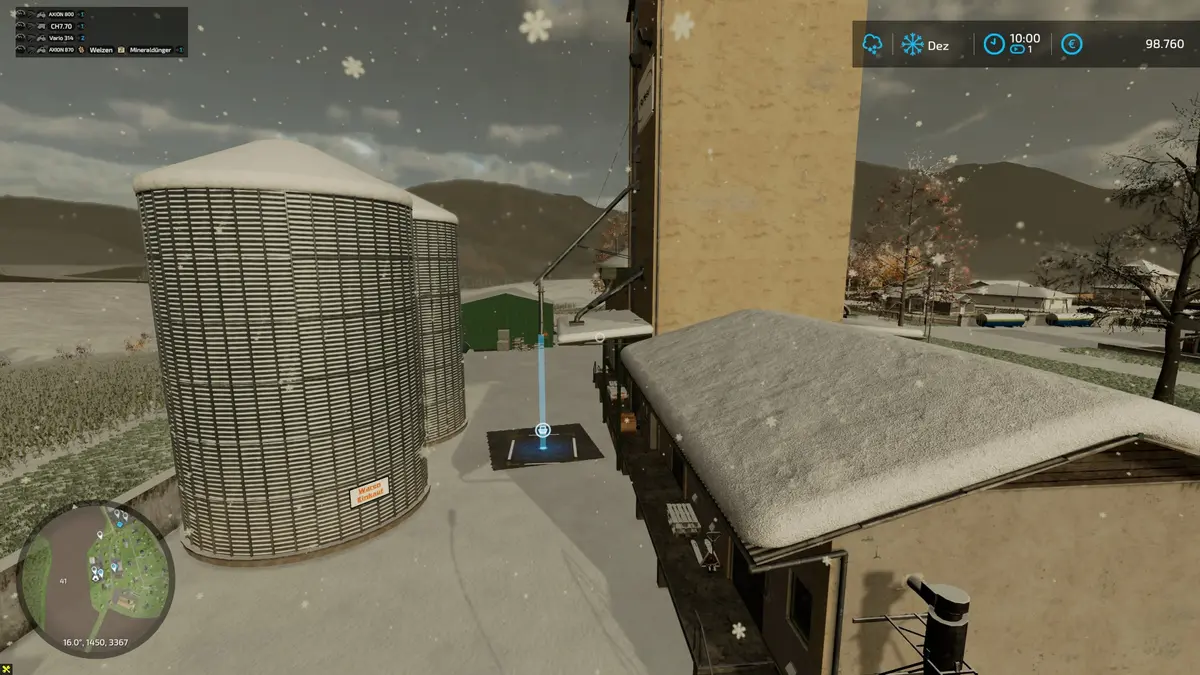Select the AXION 800 vehicle row
The width and height of the screenshot is (1200, 675).
click(62, 16)
